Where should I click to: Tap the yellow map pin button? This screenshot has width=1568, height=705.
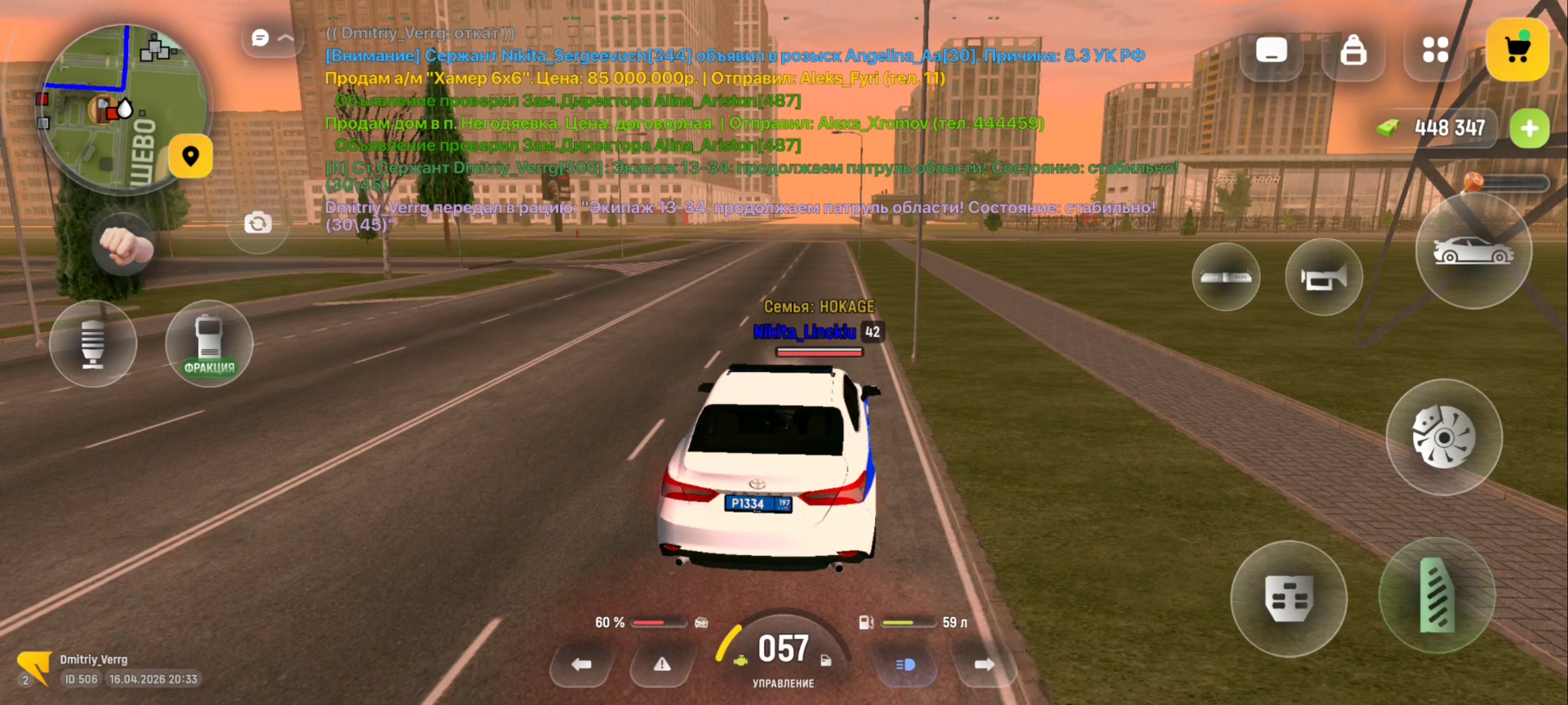pyautogui.click(x=191, y=157)
